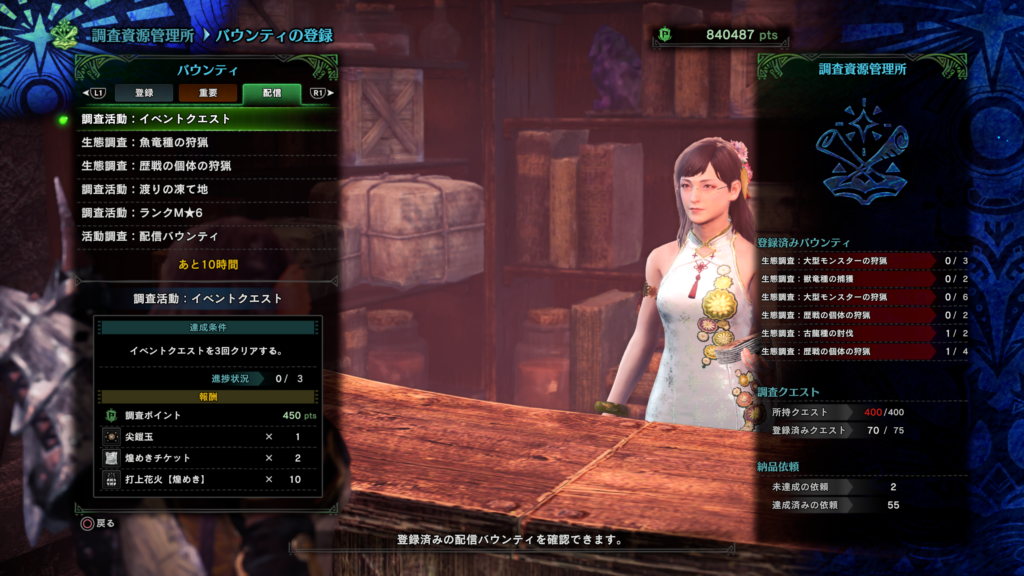Open the 重要 bounty tab

click(x=208, y=93)
